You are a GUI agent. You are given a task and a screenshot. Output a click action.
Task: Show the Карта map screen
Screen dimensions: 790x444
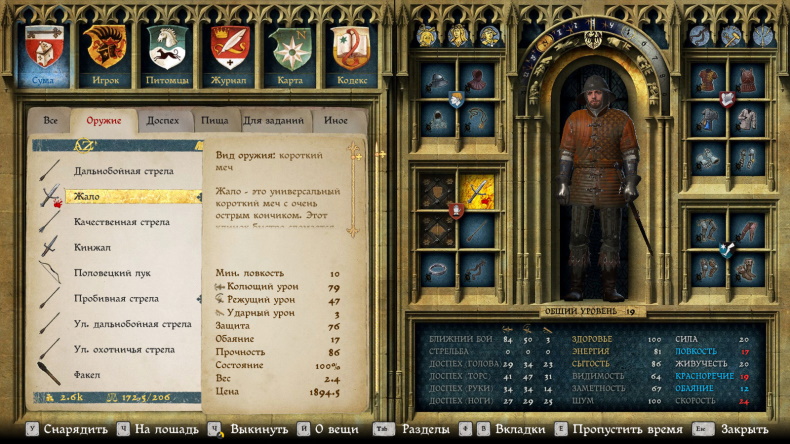[290, 54]
